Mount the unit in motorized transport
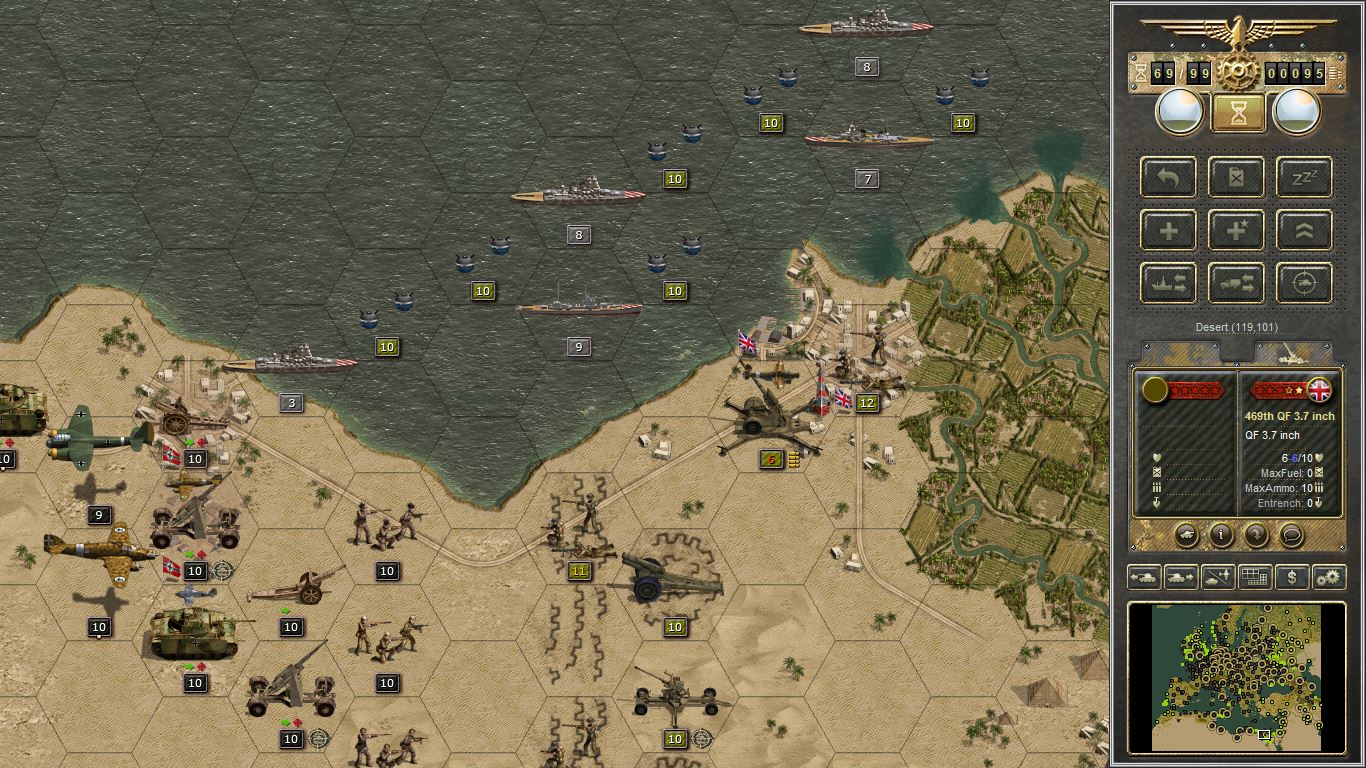 coord(1236,283)
